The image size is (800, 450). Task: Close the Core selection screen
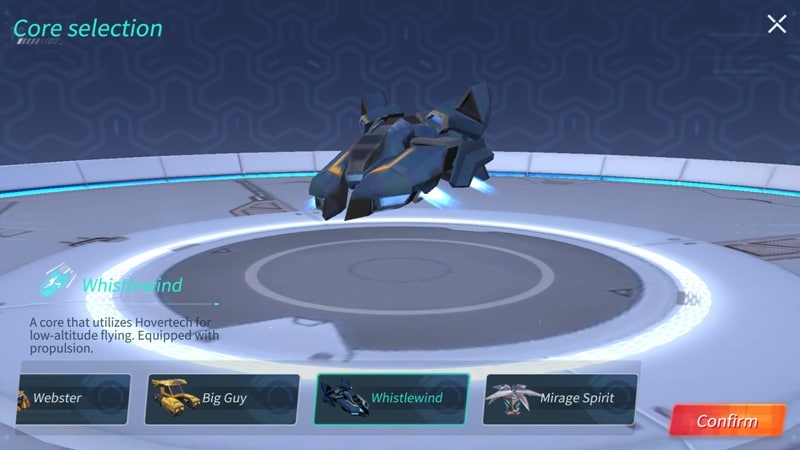(x=777, y=25)
